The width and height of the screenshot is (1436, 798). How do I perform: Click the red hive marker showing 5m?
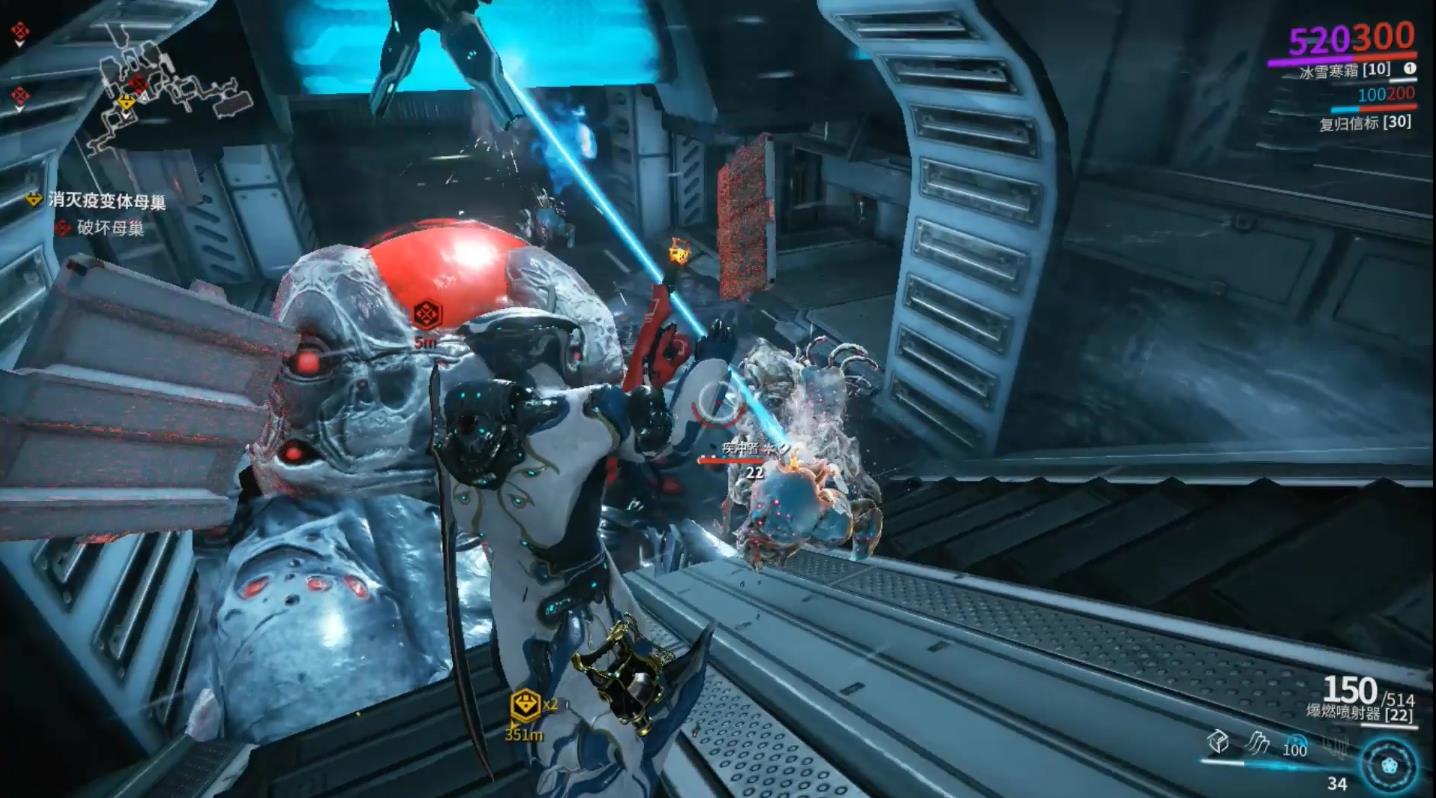coord(427,315)
